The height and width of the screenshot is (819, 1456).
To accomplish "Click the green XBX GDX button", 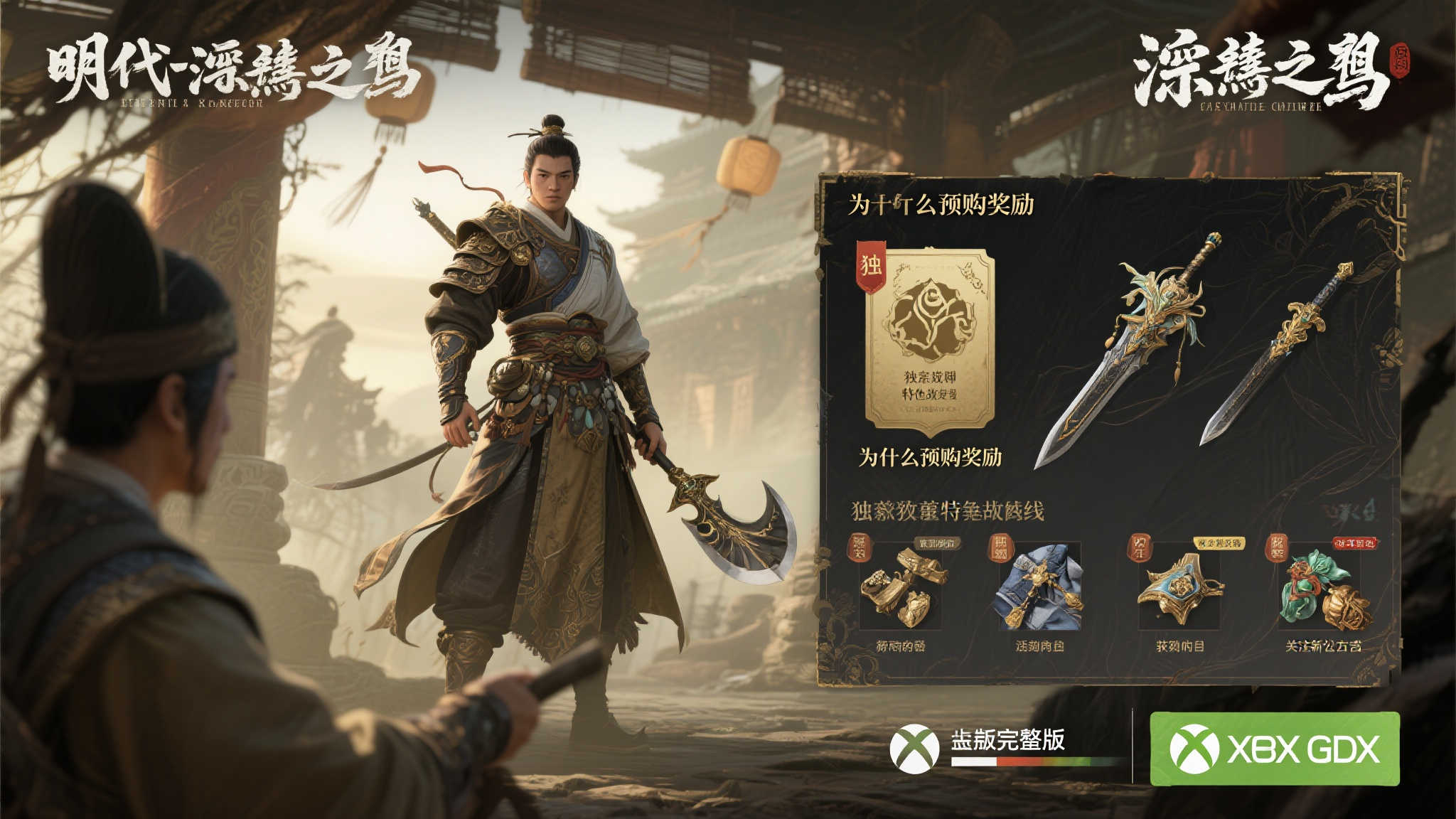I will coord(1274,749).
